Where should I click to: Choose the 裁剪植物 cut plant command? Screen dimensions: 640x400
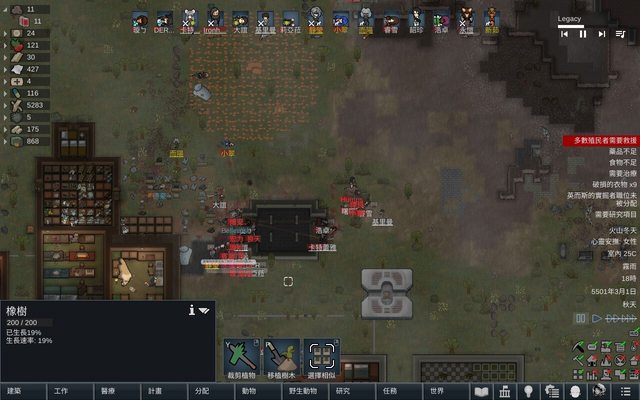[241, 357]
